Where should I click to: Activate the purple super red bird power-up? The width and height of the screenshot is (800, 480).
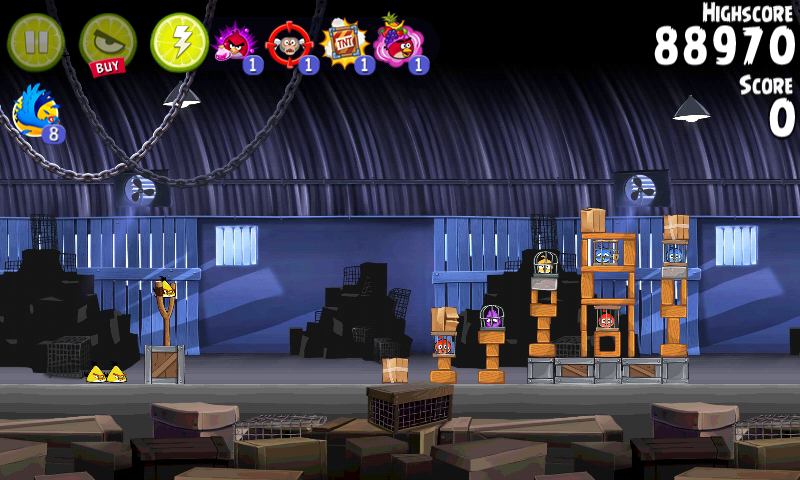tap(235, 44)
